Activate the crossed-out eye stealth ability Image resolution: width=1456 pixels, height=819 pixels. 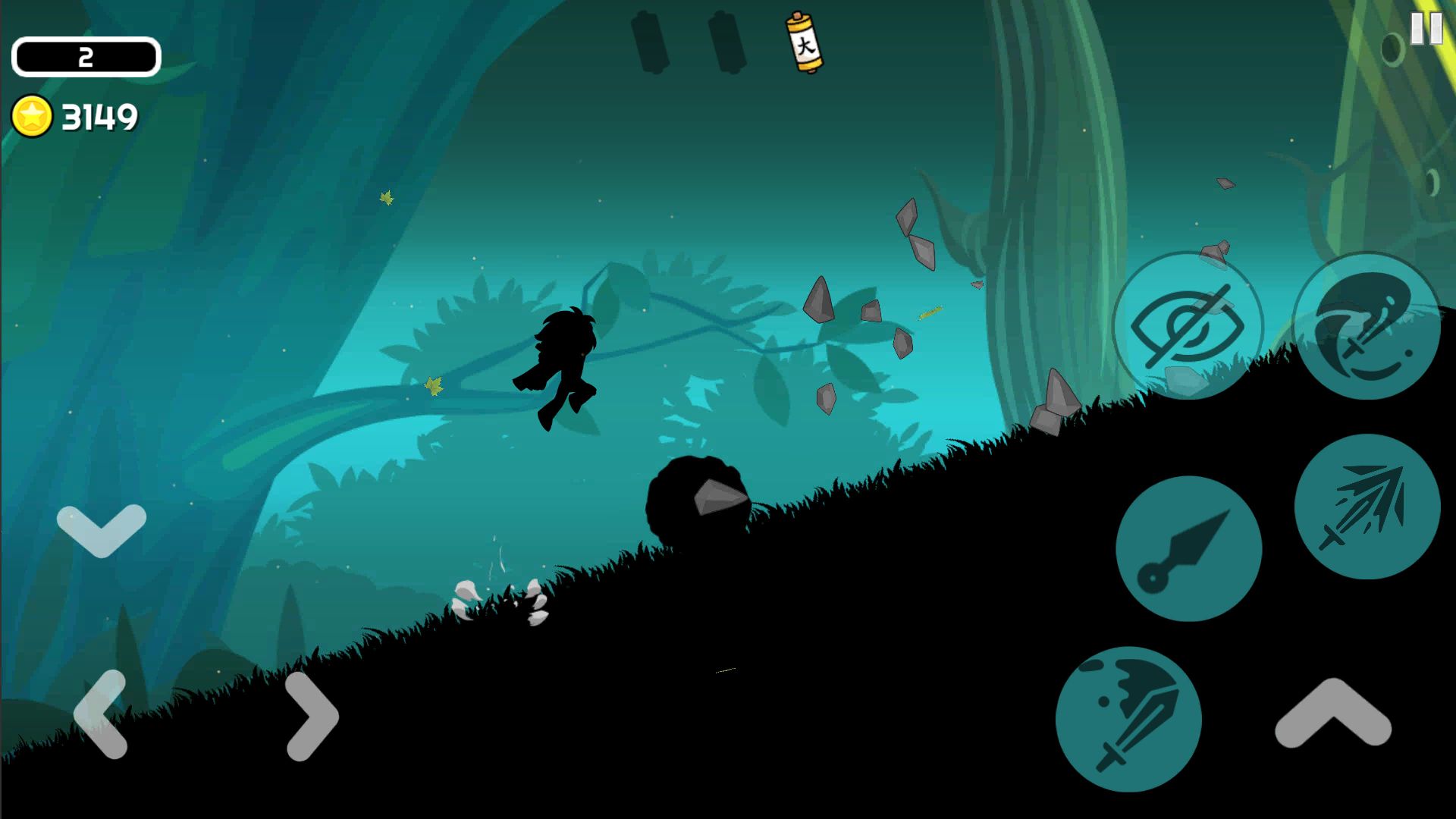tap(1187, 326)
